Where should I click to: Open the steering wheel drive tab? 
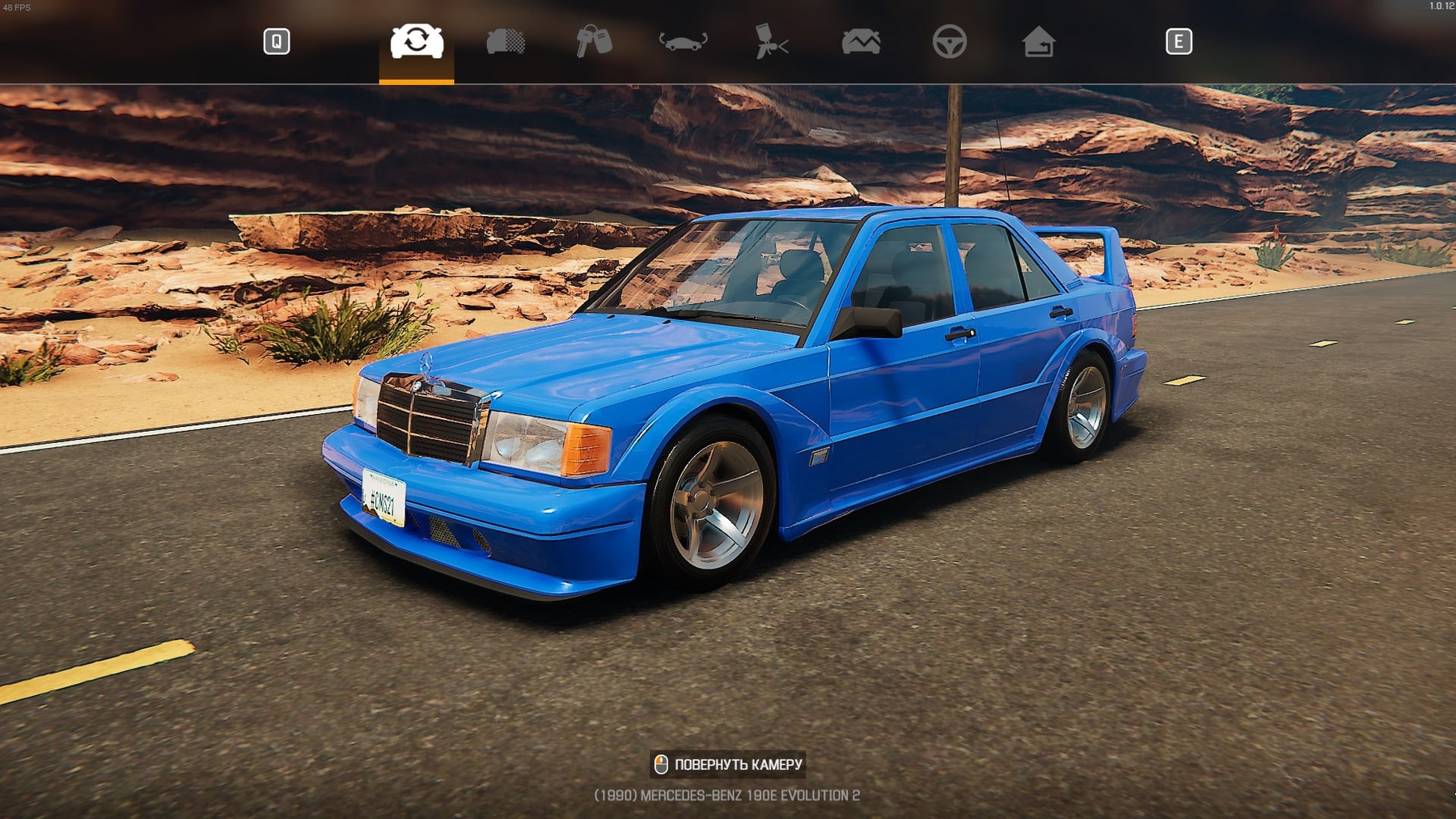pyautogui.click(x=950, y=41)
